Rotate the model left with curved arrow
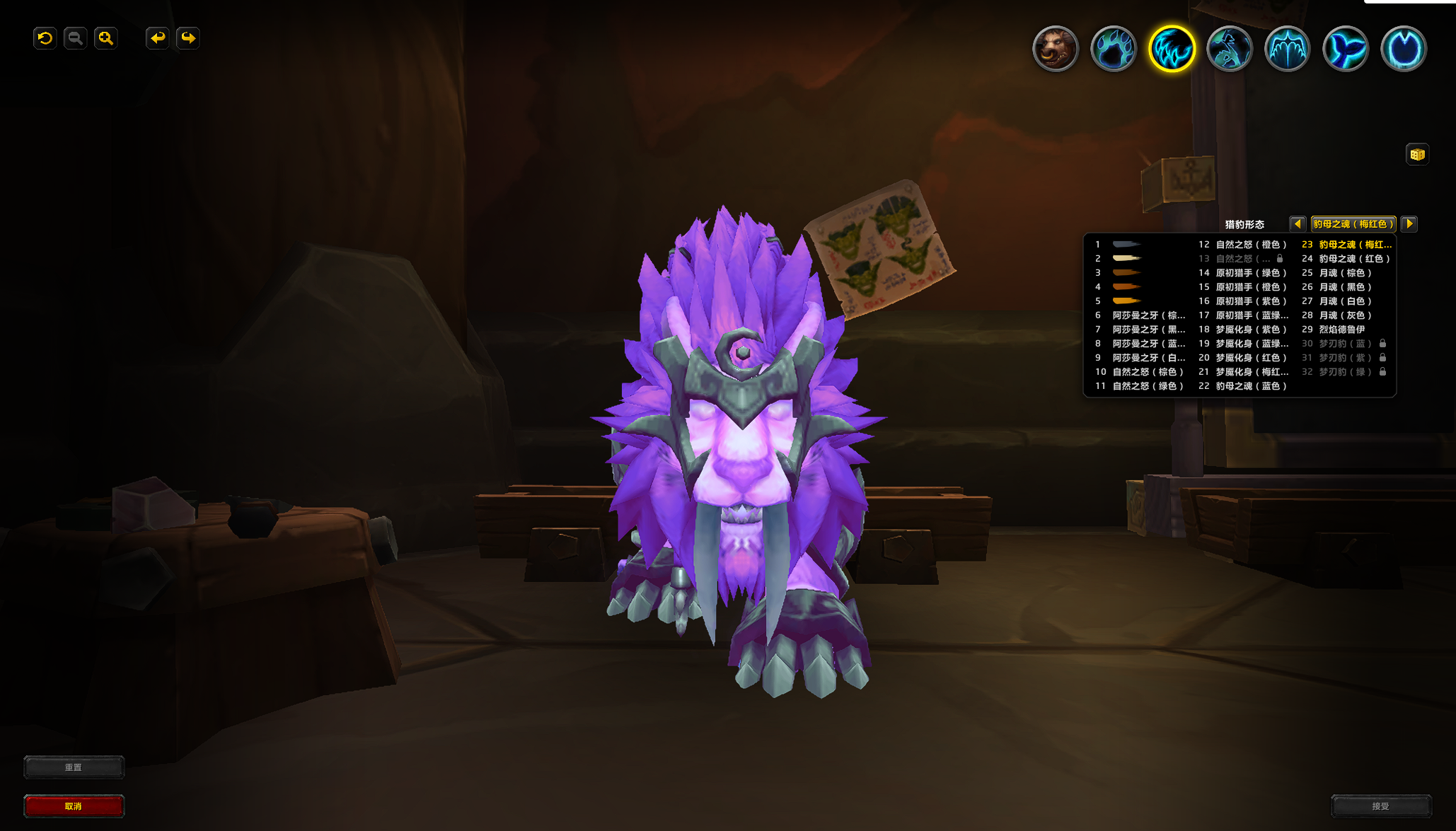Screen dimensions: 1456x831 (x=157, y=38)
